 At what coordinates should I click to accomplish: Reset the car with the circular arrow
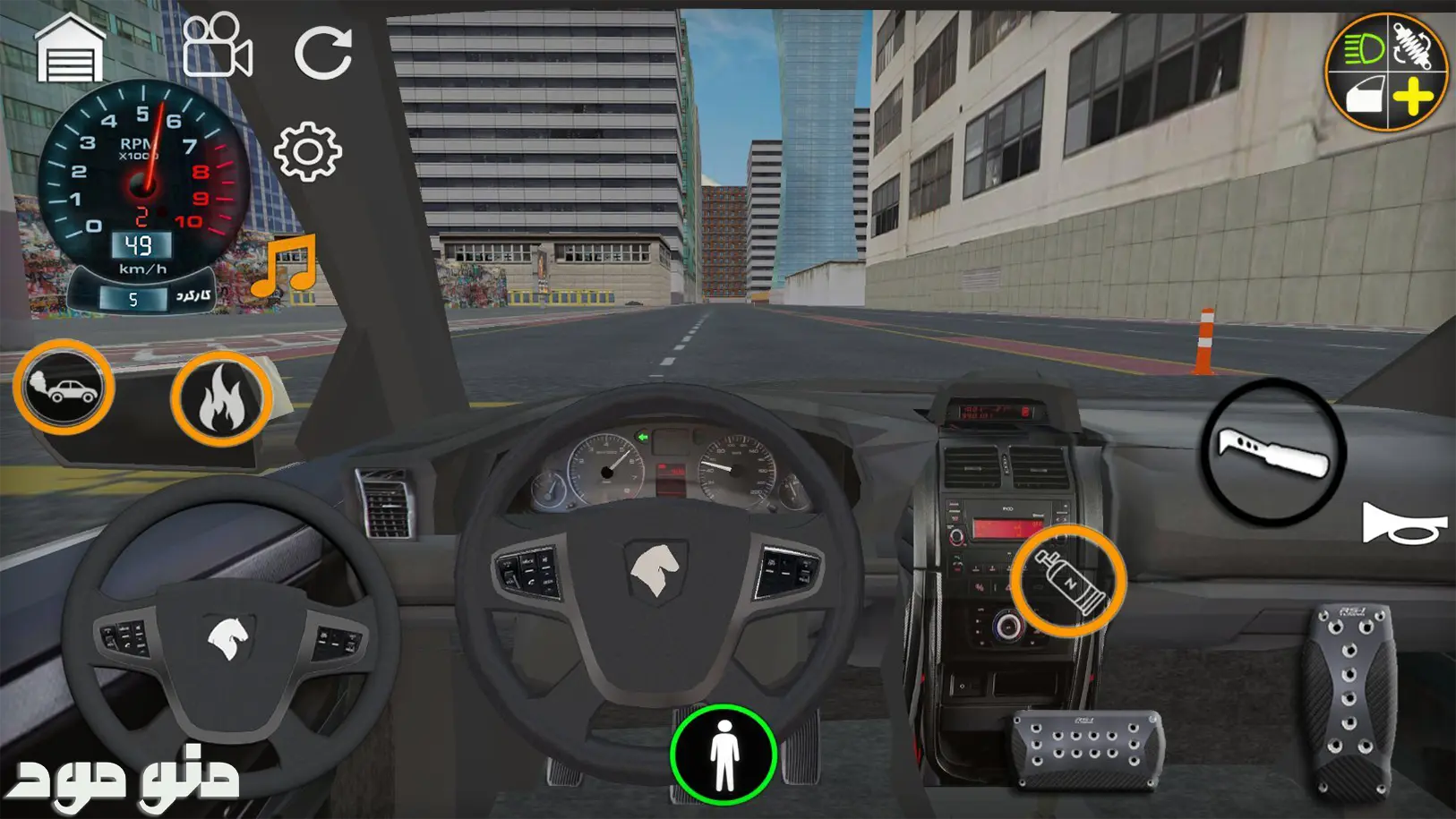(322, 53)
